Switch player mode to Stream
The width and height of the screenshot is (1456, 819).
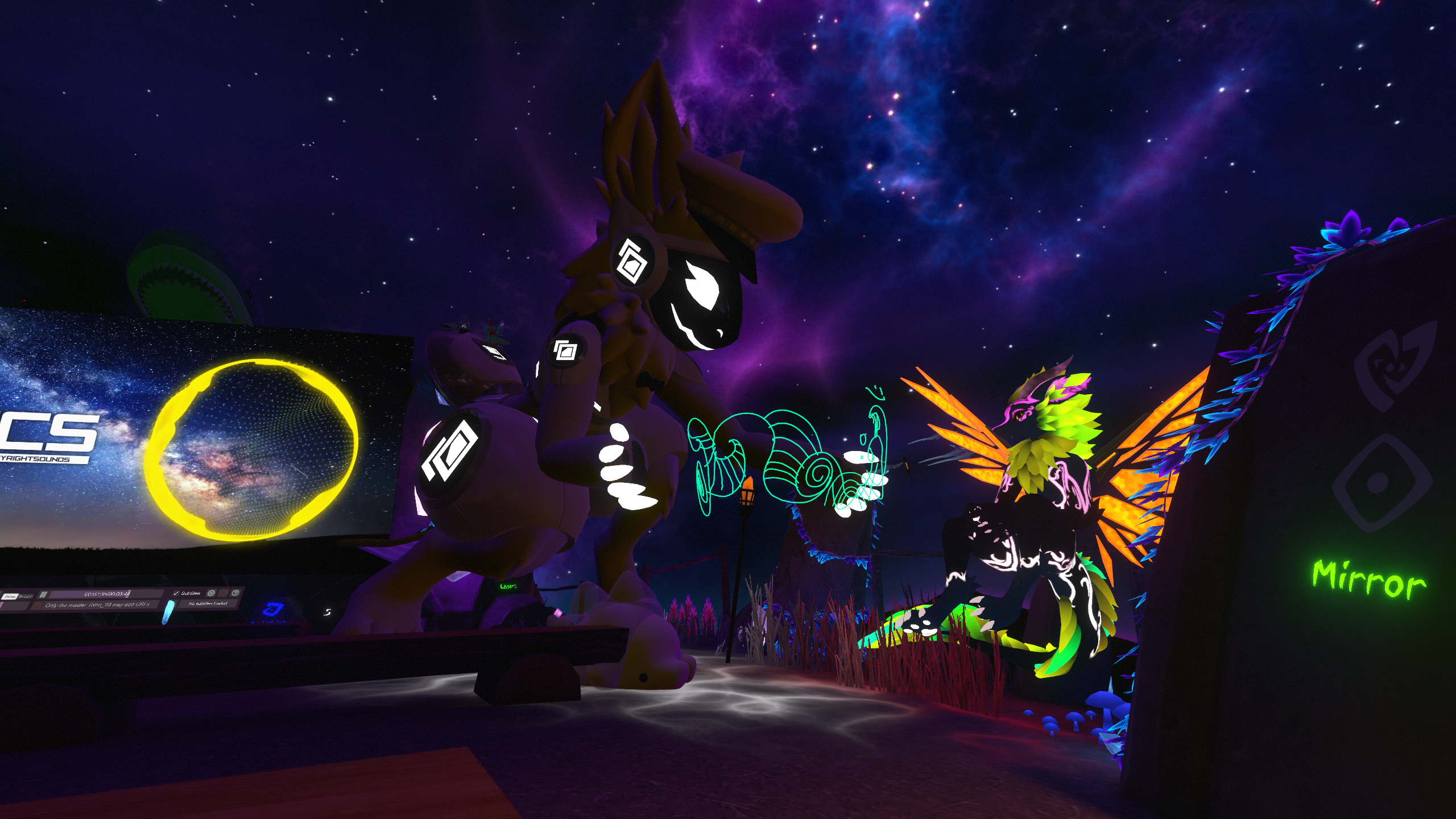(x=26, y=596)
